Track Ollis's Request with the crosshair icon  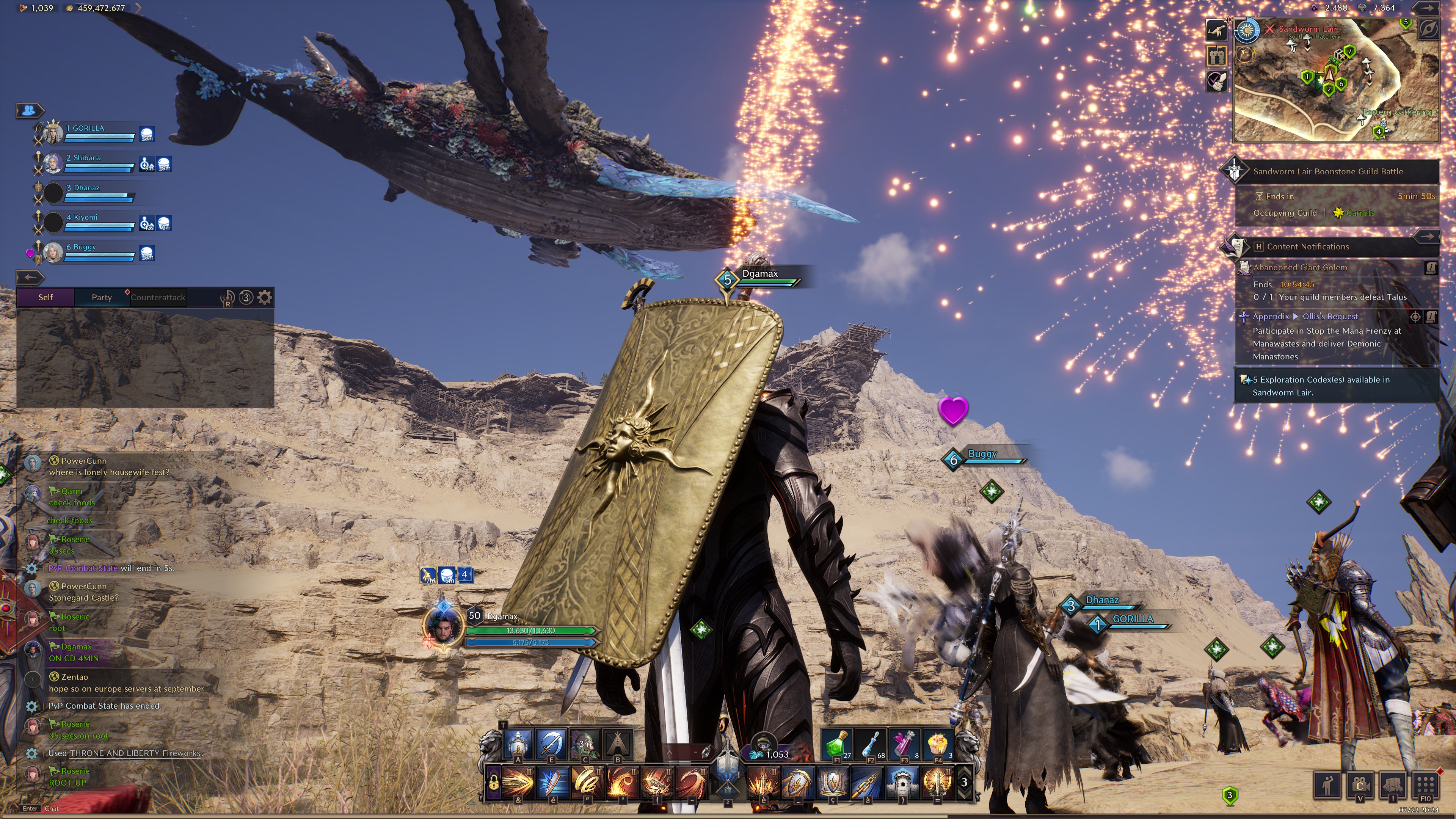(x=1415, y=317)
